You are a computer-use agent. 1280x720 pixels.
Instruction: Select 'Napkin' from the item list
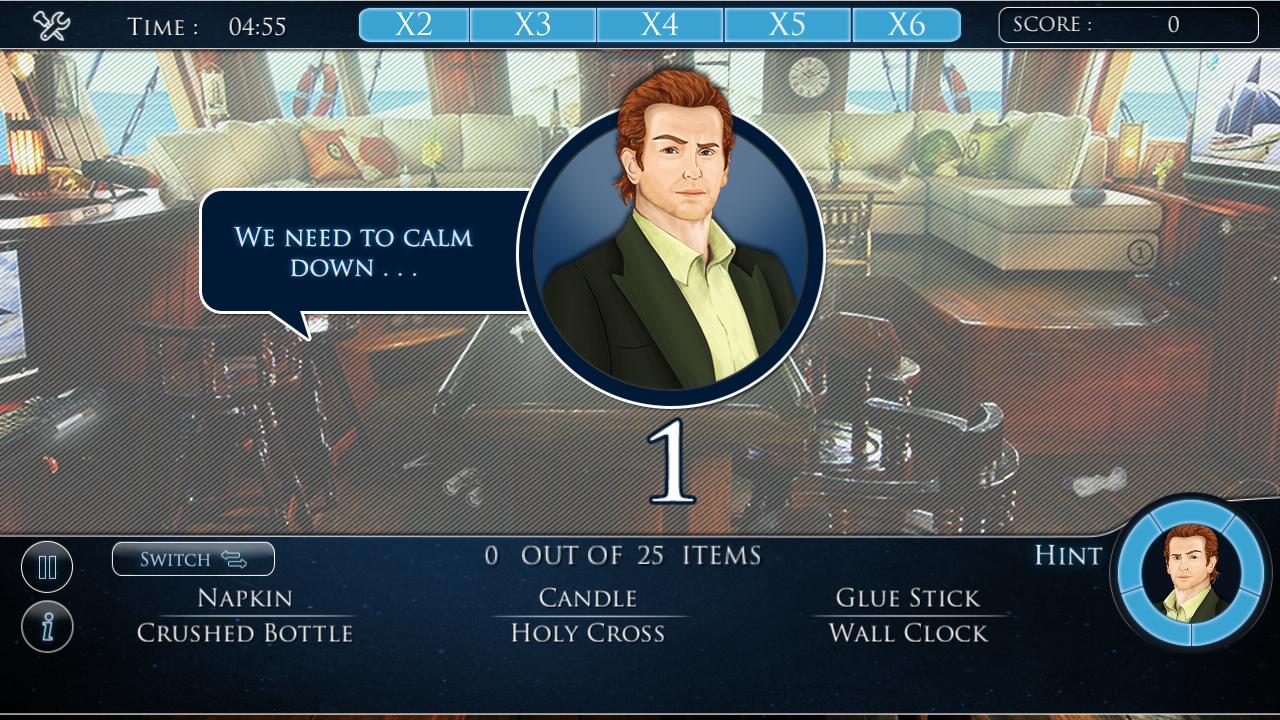tap(243, 597)
